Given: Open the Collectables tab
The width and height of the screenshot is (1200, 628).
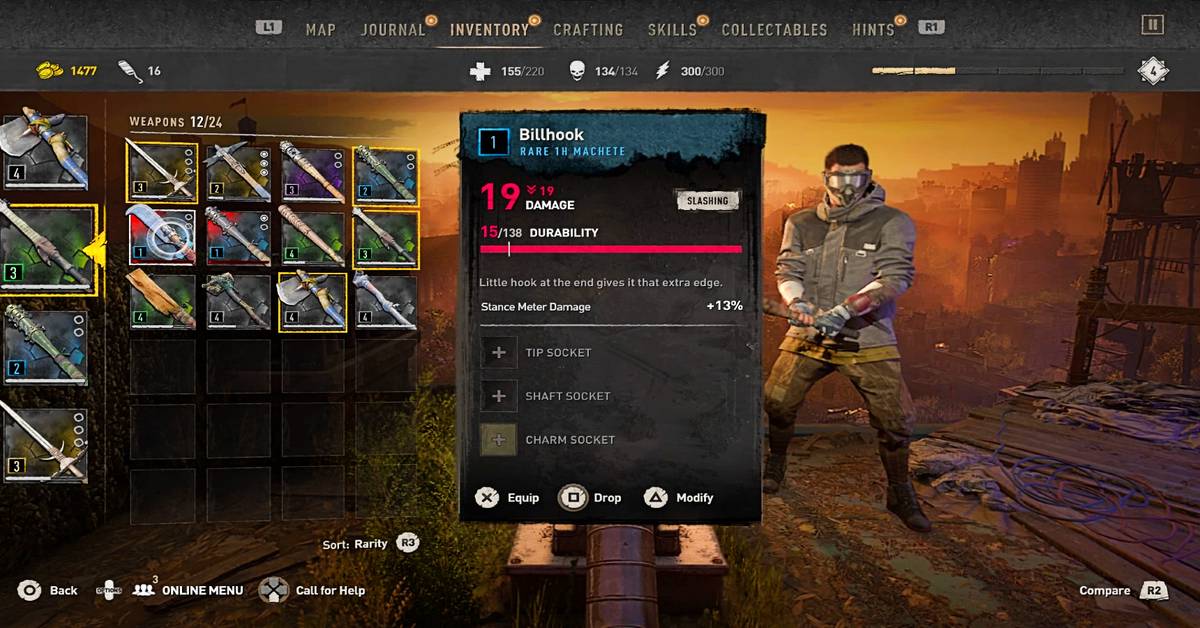Looking at the screenshot, I should pyautogui.click(x=774, y=29).
